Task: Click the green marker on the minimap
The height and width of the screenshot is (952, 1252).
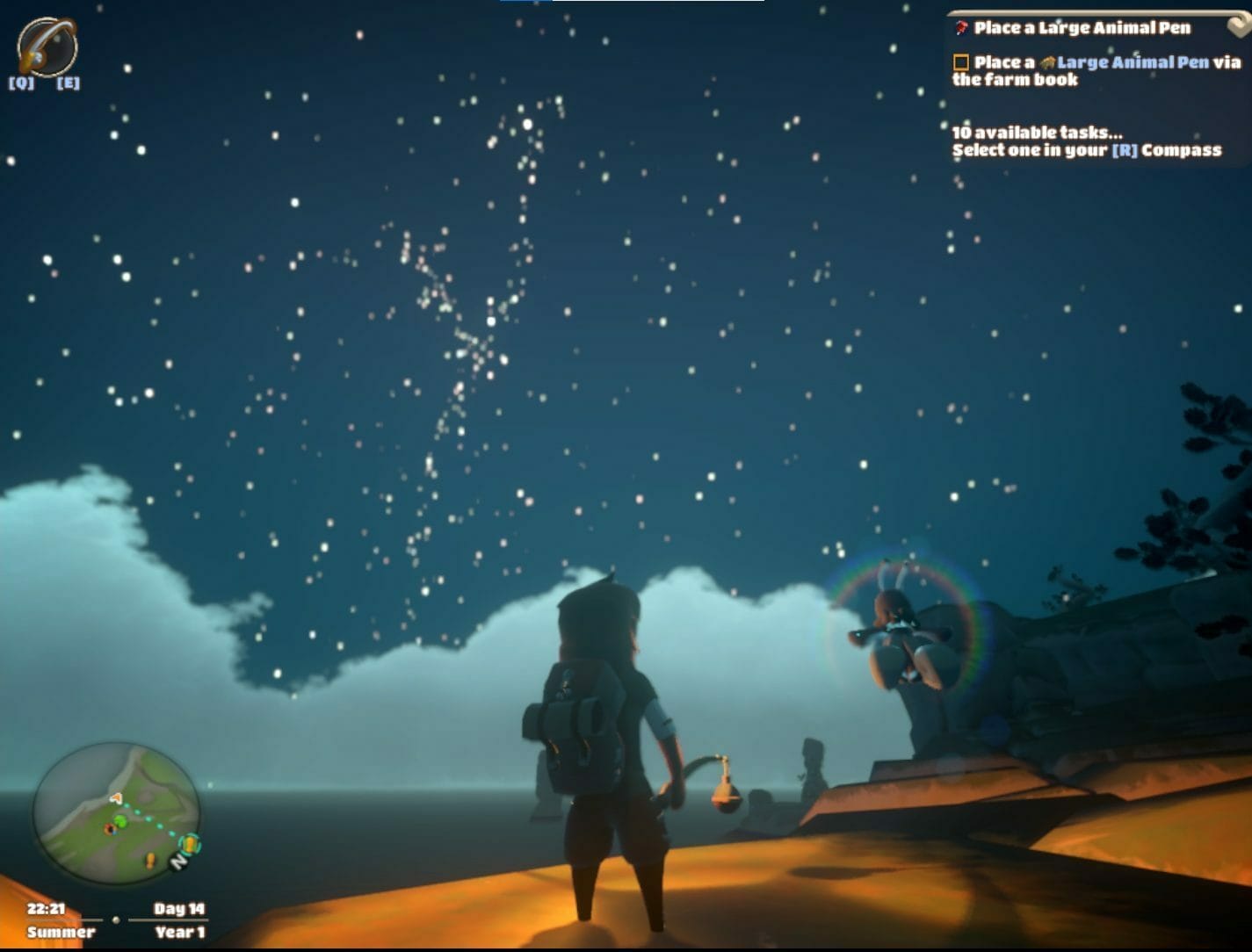Action: (x=120, y=821)
